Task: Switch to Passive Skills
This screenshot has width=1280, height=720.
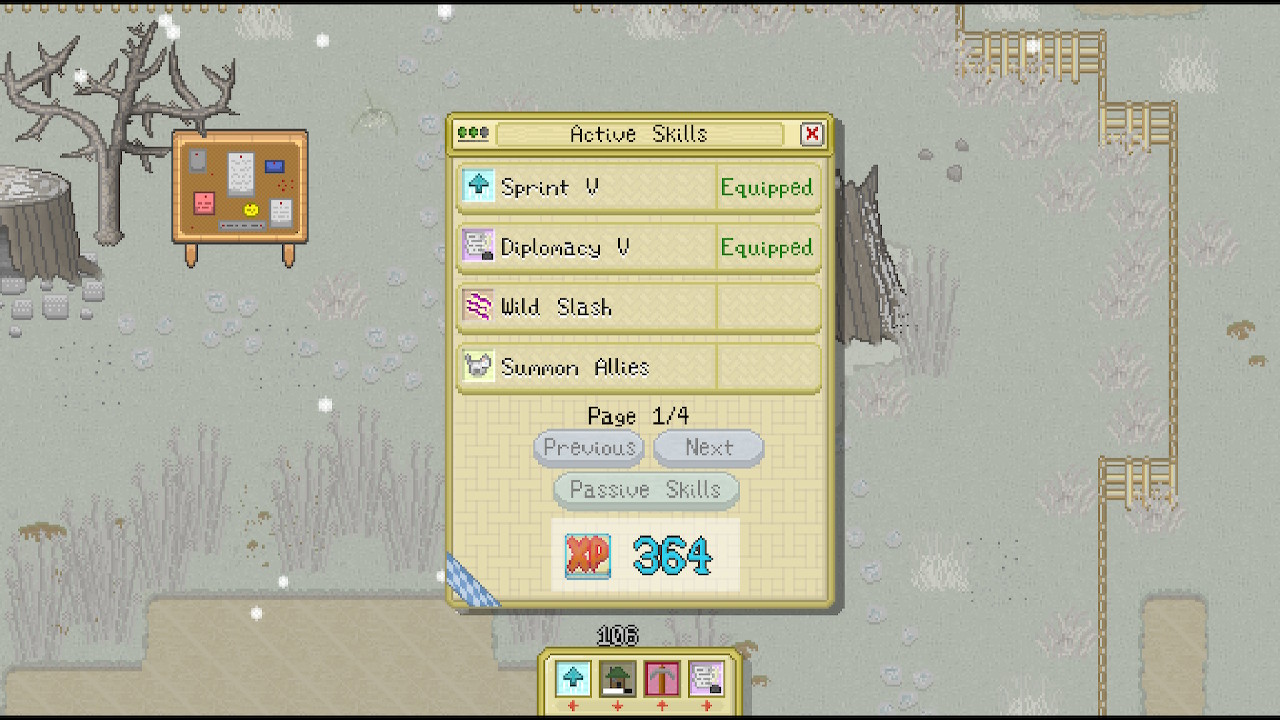Action: click(x=645, y=490)
